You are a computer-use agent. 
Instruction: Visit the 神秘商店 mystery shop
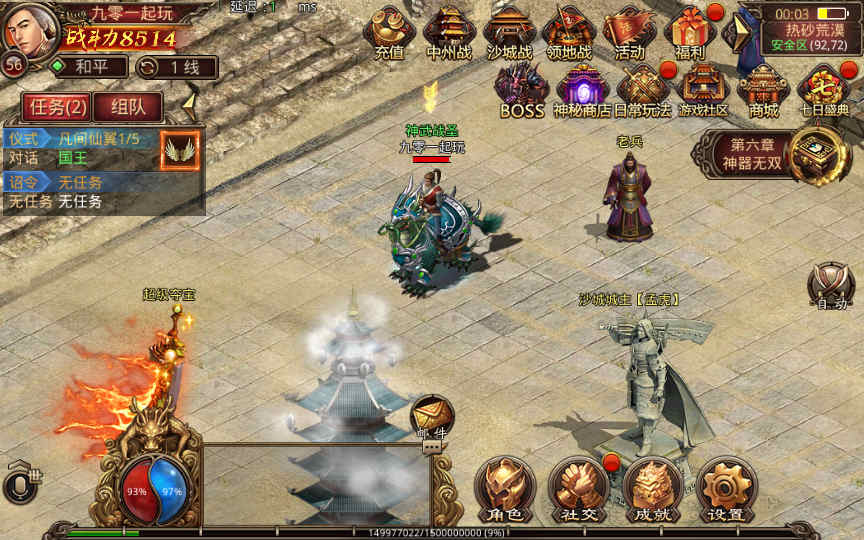coord(582,90)
